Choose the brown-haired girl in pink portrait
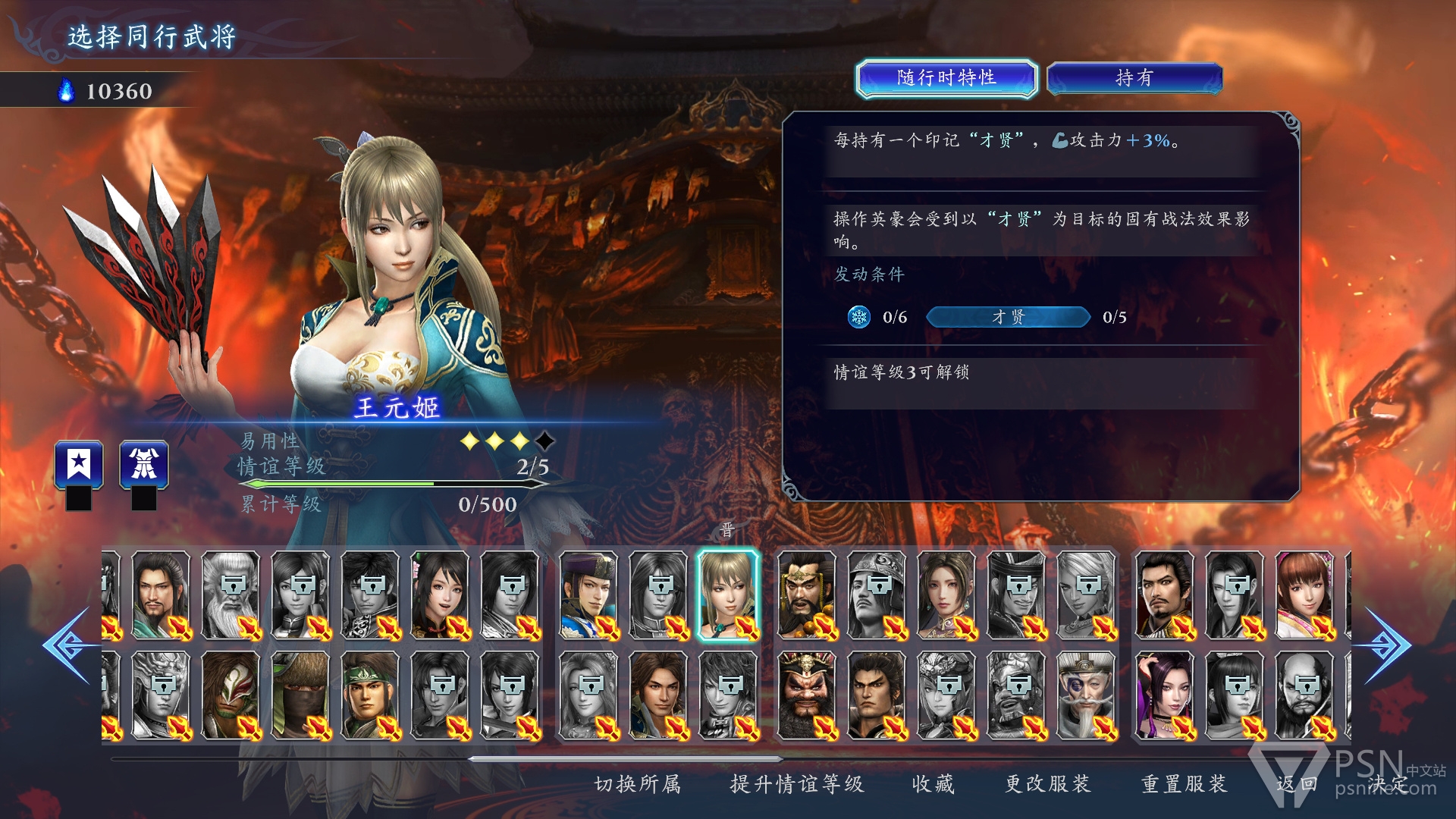This screenshot has height=819, width=1456. (x=1304, y=596)
